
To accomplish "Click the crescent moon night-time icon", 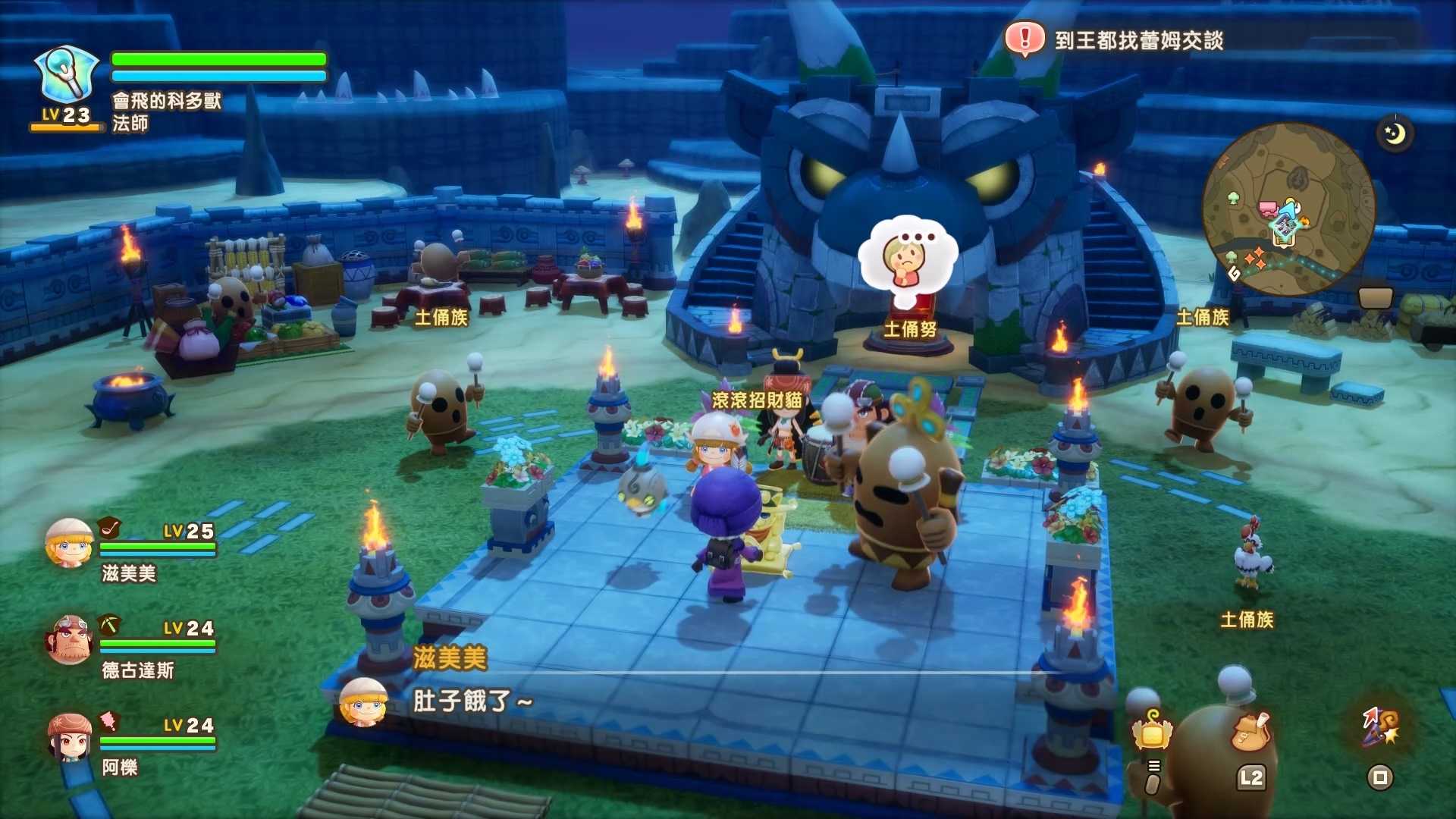I will point(1395,134).
